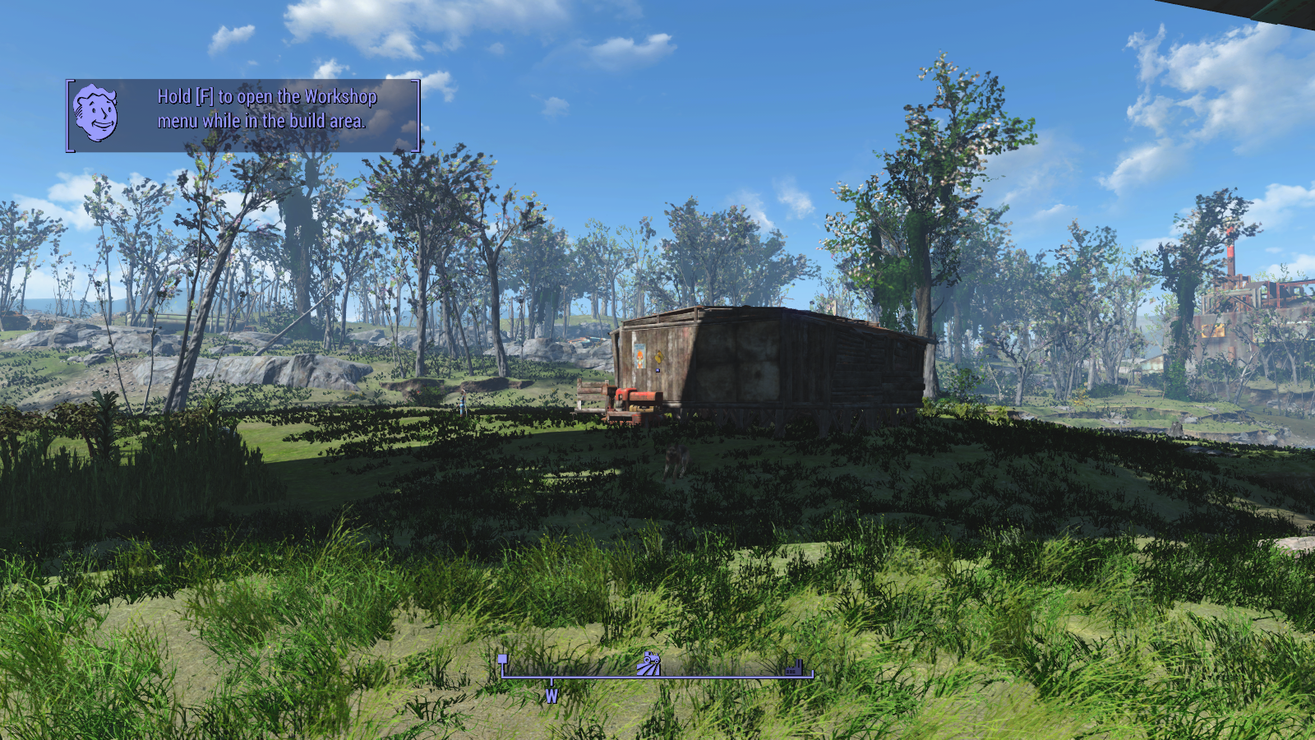
Task: Open the compass tick mark below the W
Action: pyautogui.click(x=549, y=680)
